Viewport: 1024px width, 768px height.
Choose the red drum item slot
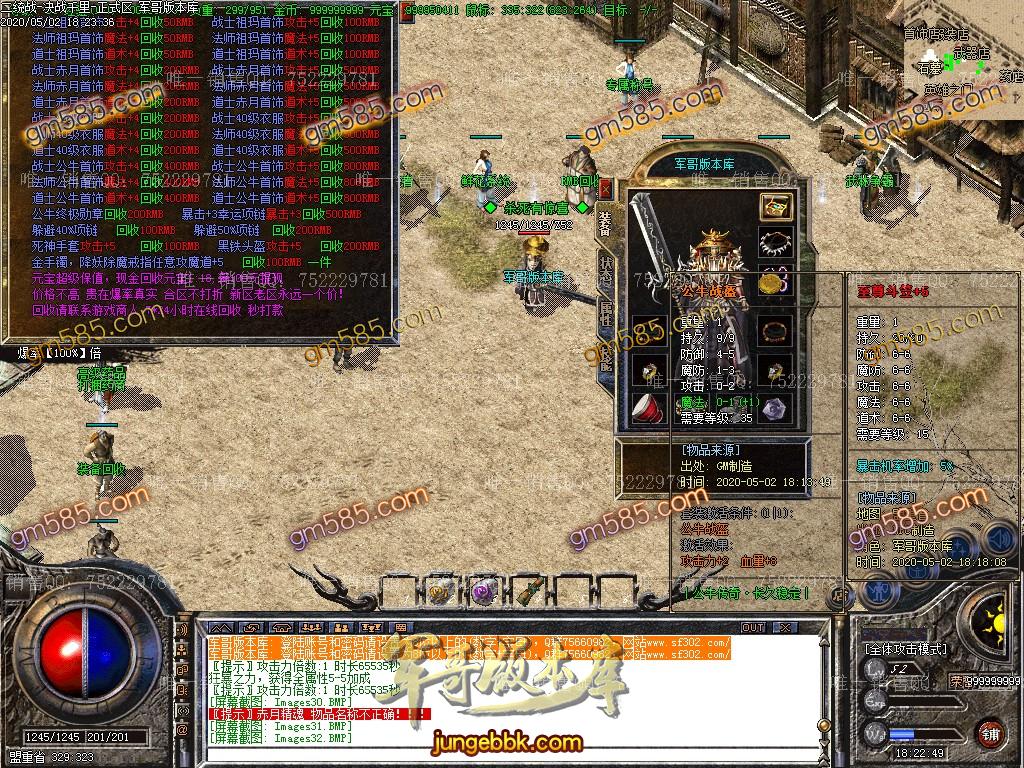(x=649, y=408)
